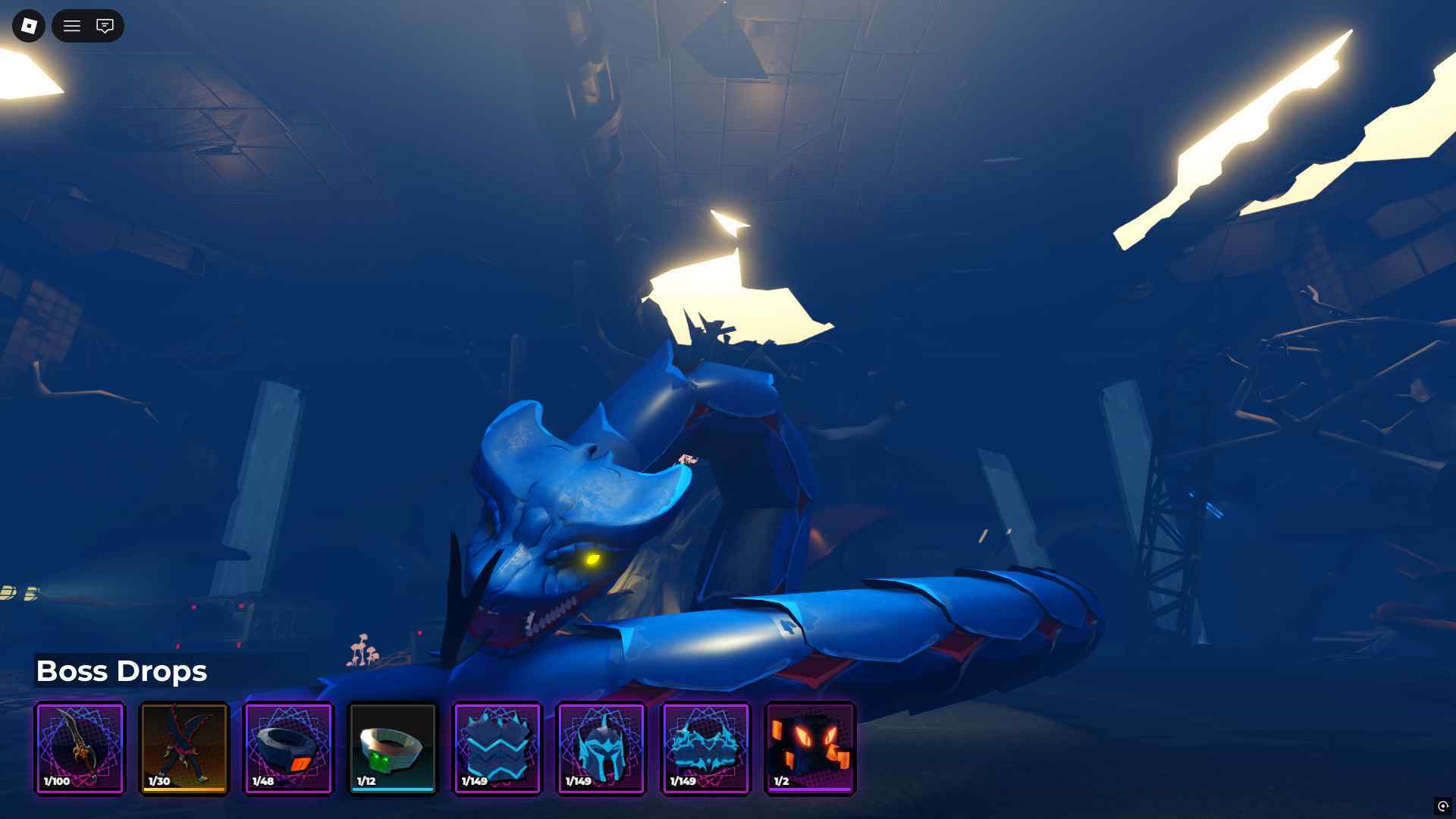Select the dark cube with orange eyes

[811, 748]
